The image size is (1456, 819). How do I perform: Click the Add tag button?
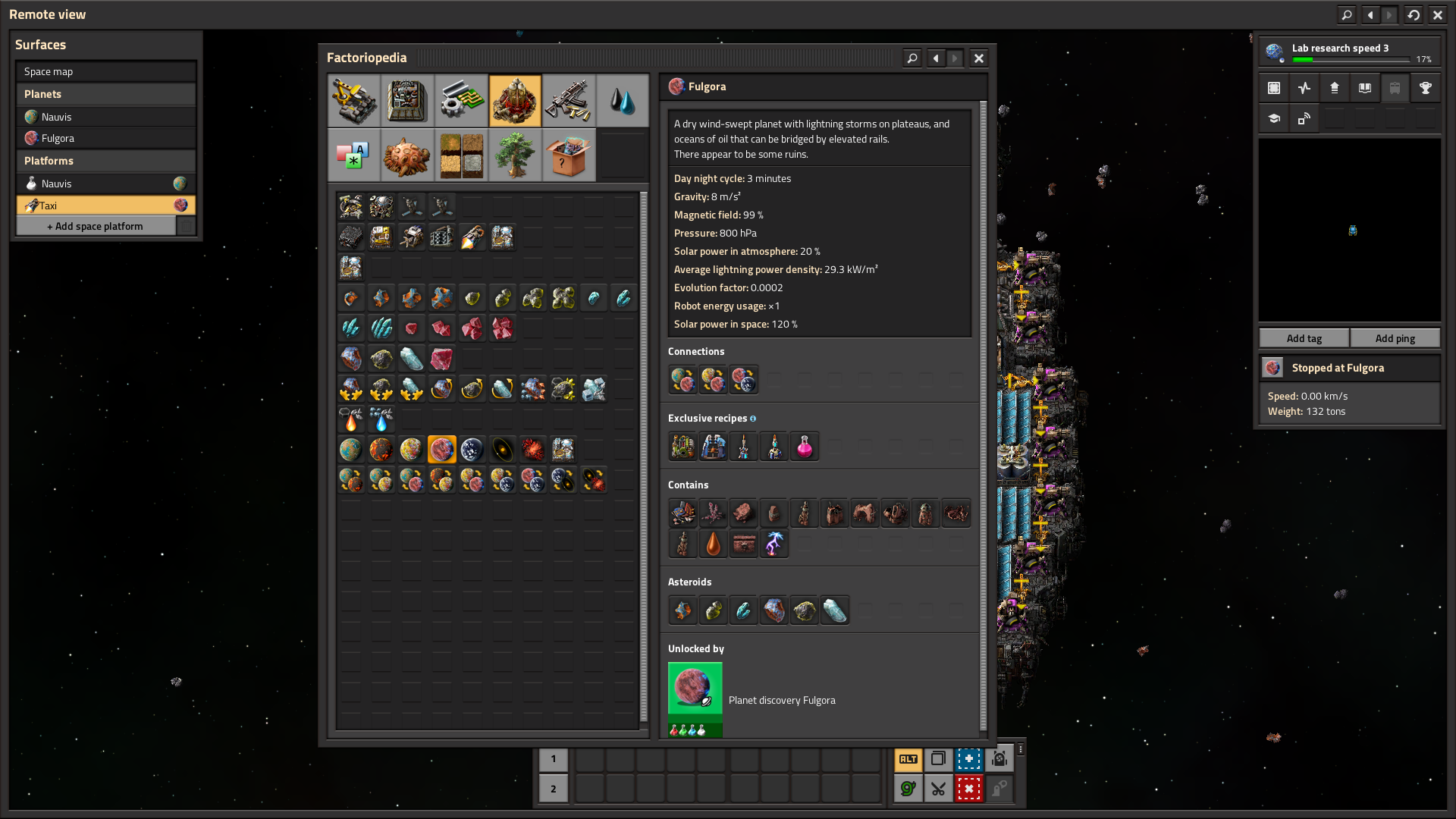pos(1304,338)
